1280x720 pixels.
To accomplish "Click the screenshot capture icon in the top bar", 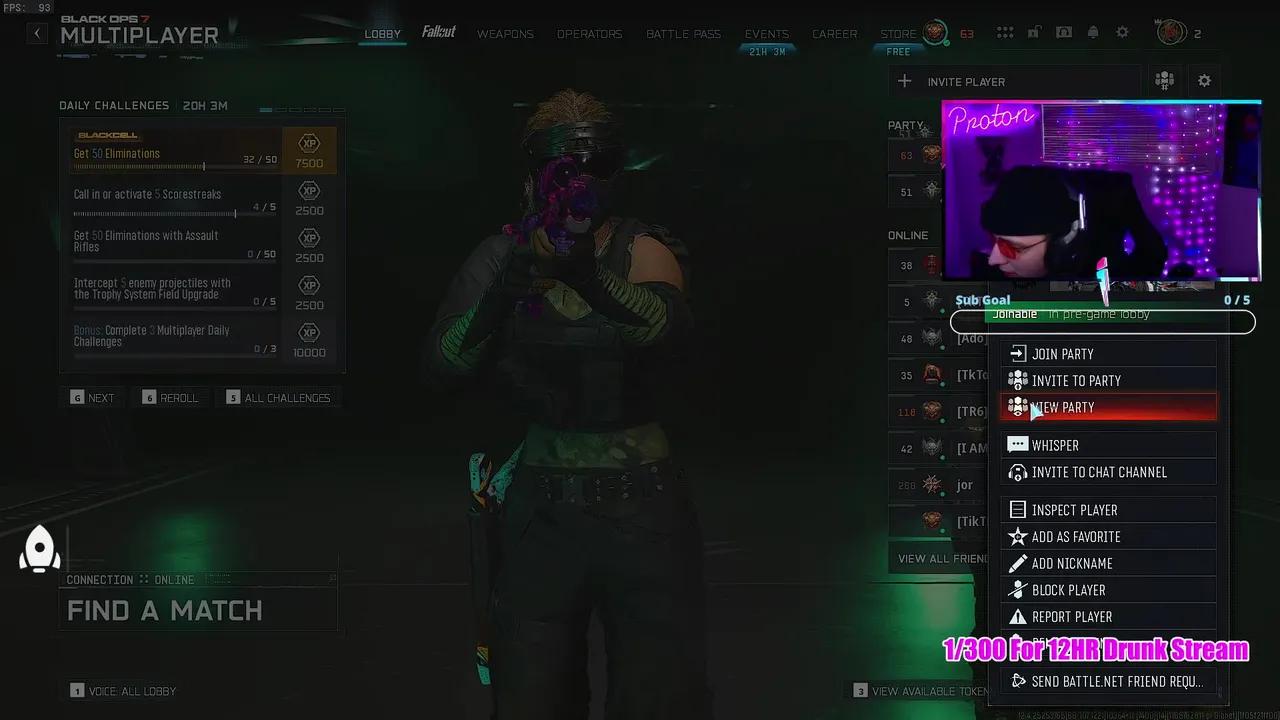I will tap(1064, 31).
